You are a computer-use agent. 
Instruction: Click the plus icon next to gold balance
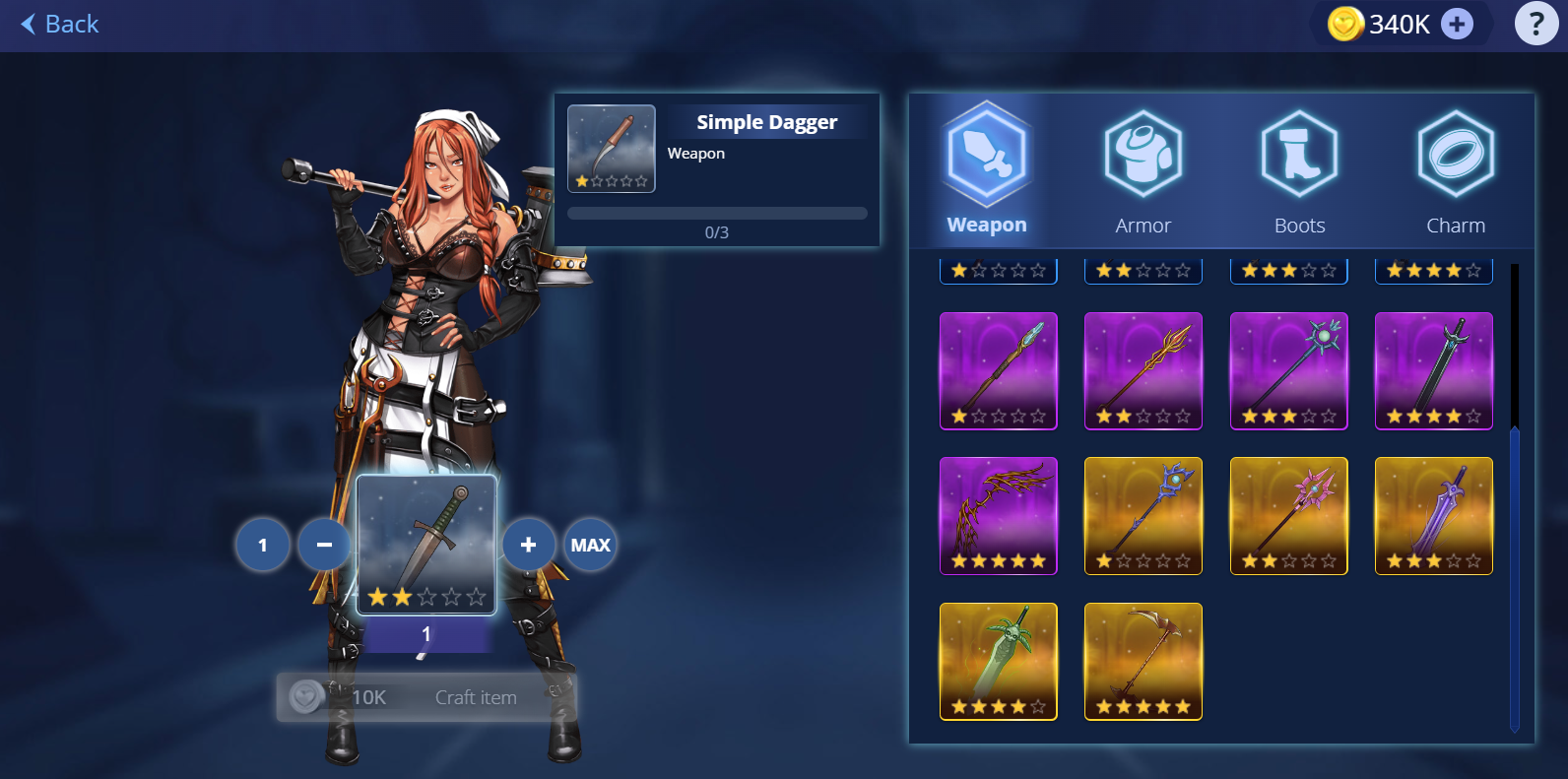(1456, 24)
